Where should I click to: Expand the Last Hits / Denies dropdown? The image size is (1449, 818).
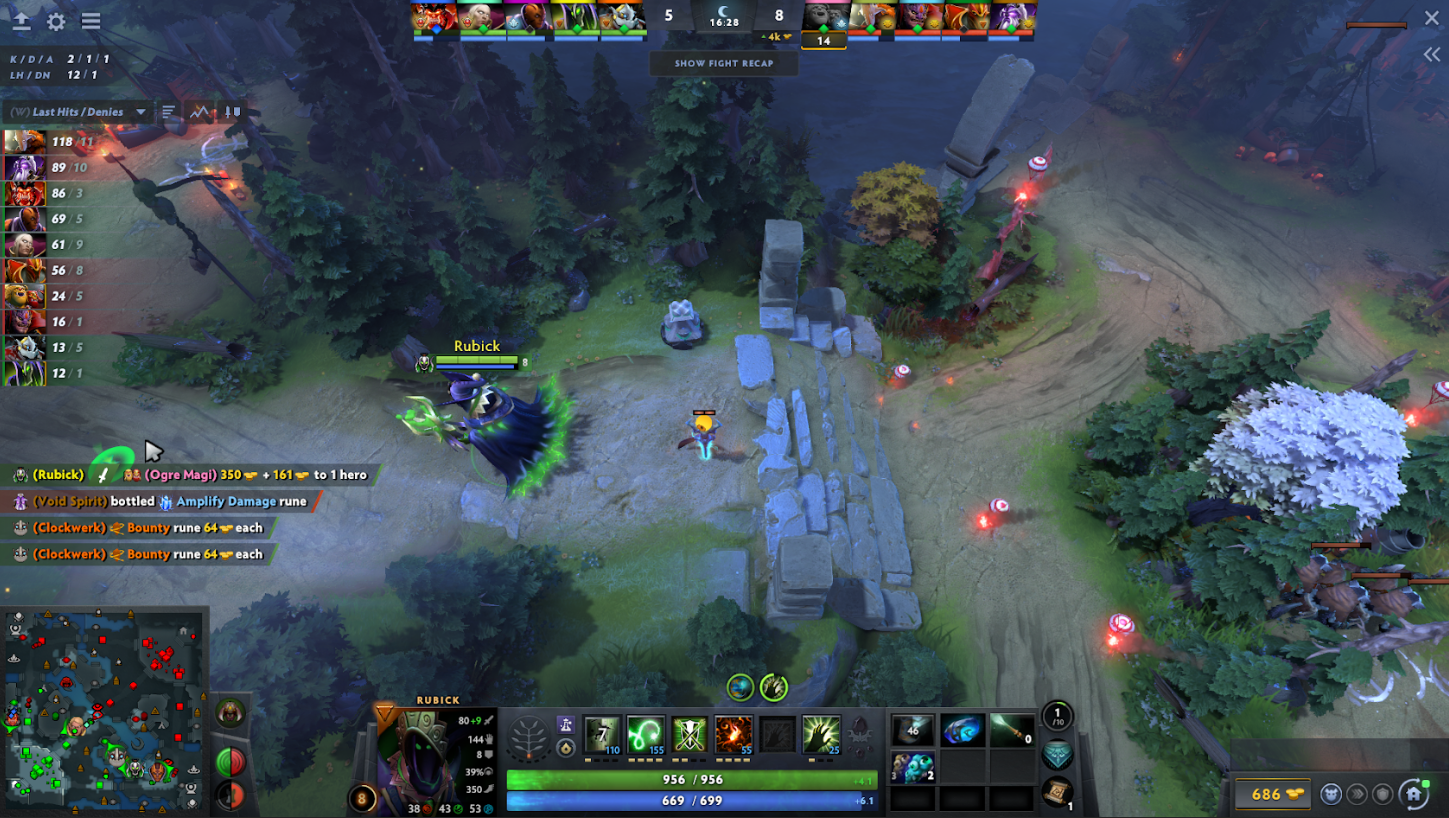click(x=141, y=112)
